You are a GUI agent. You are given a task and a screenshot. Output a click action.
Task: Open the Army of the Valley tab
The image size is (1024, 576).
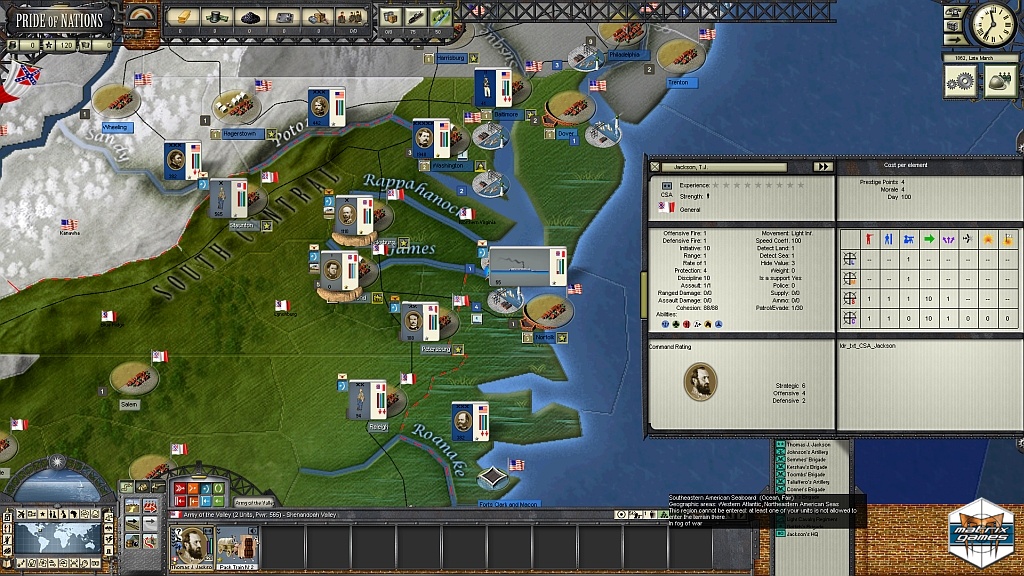(x=254, y=502)
